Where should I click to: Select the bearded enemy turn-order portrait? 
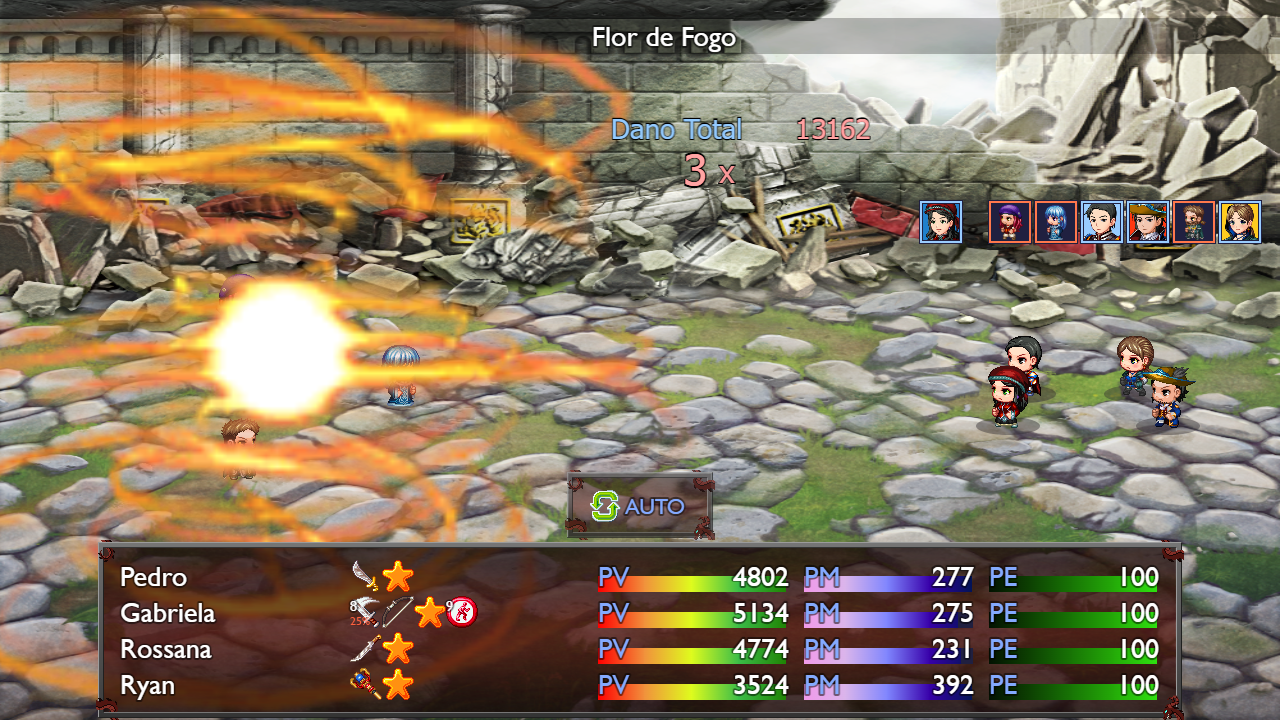(1194, 222)
